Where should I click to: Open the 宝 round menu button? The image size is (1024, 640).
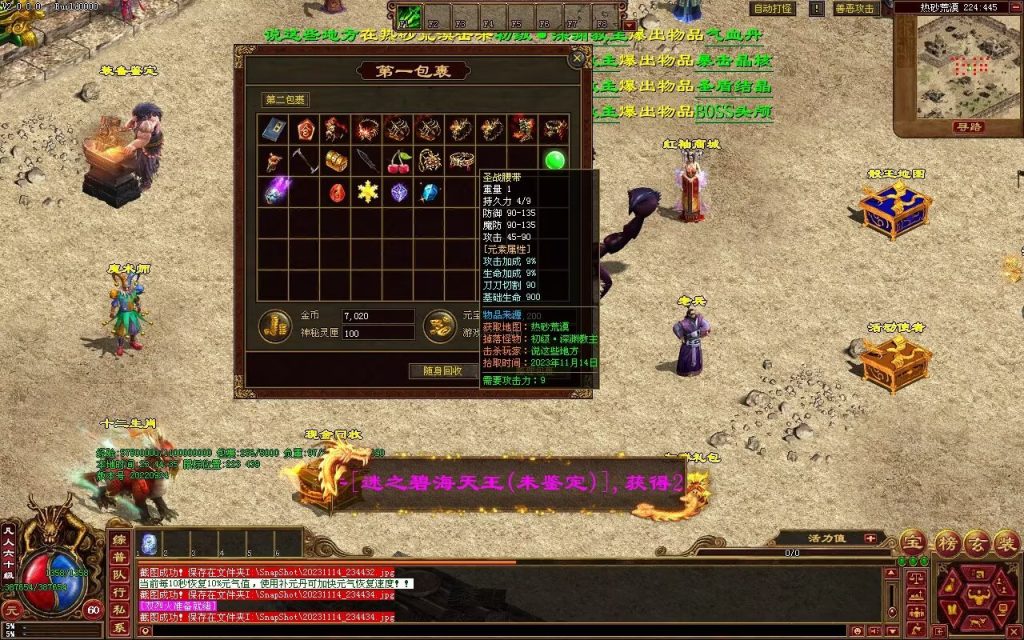click(911, 543)
